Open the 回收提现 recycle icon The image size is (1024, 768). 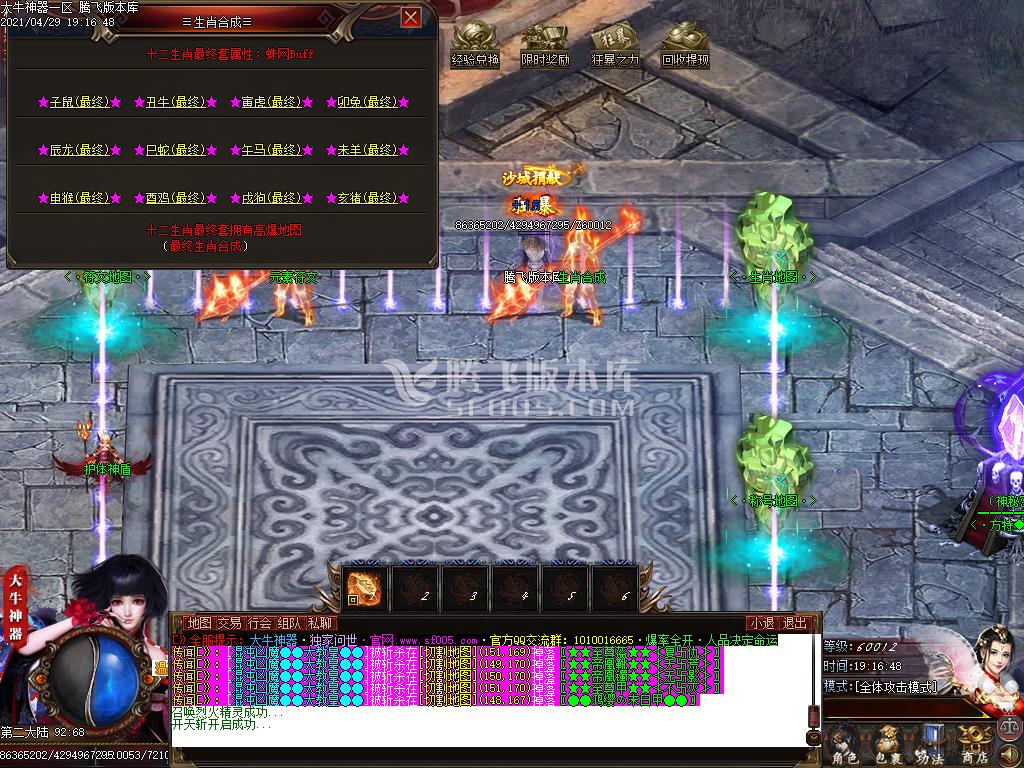coord(685,46)
